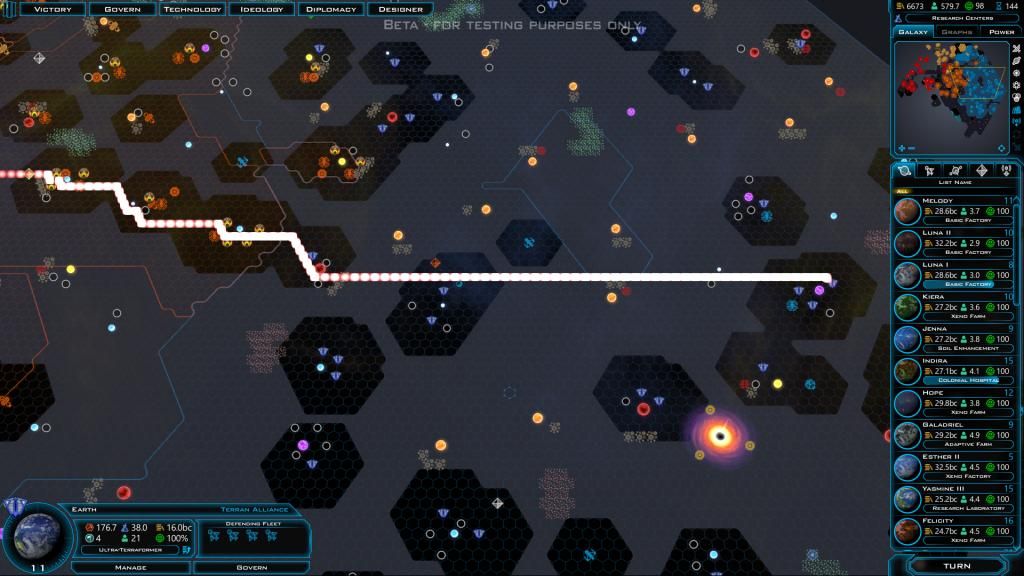
Task: Select planet Melody in the list
Action: click(955, 210)
